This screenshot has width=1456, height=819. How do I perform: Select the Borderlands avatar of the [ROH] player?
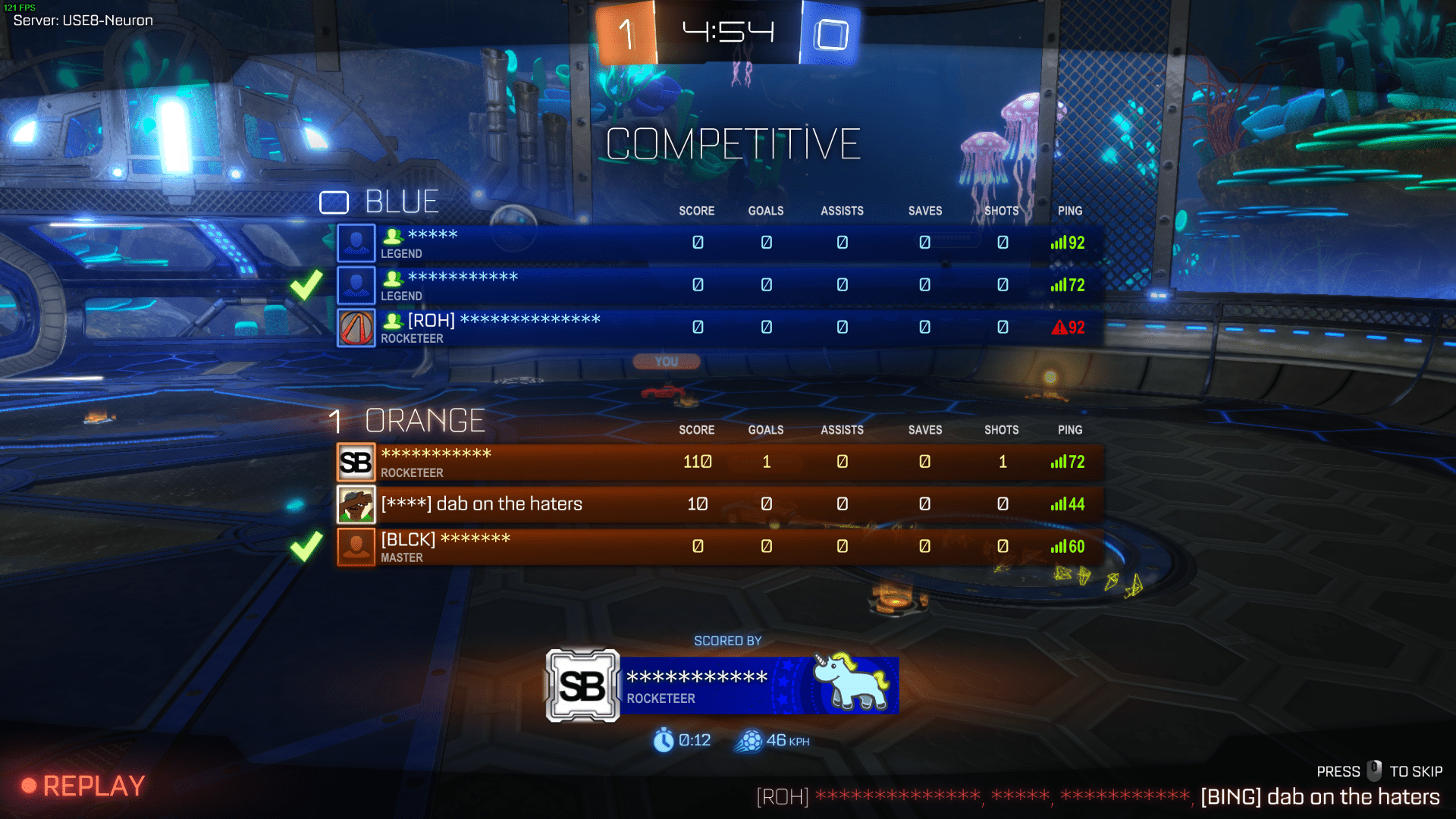[356, 328]
